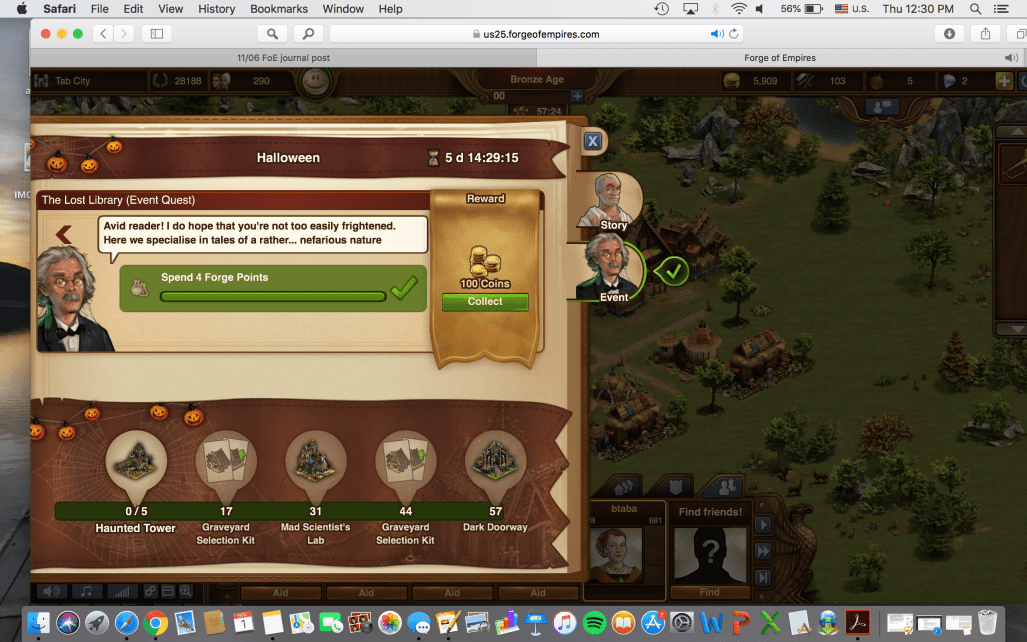Add more diamonds with plus button
Screen dimensions: 1027x642
tap(1004, 81)
